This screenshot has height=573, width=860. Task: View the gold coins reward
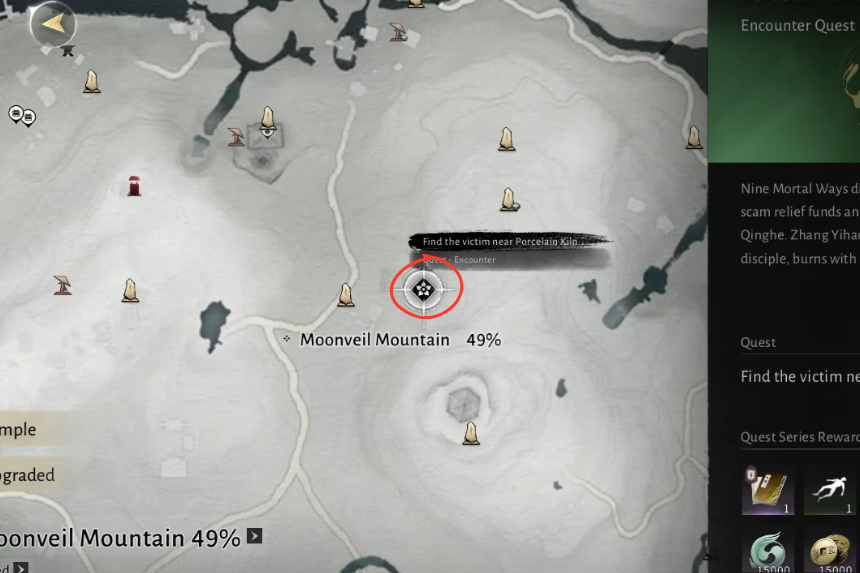tap(830, 552)
